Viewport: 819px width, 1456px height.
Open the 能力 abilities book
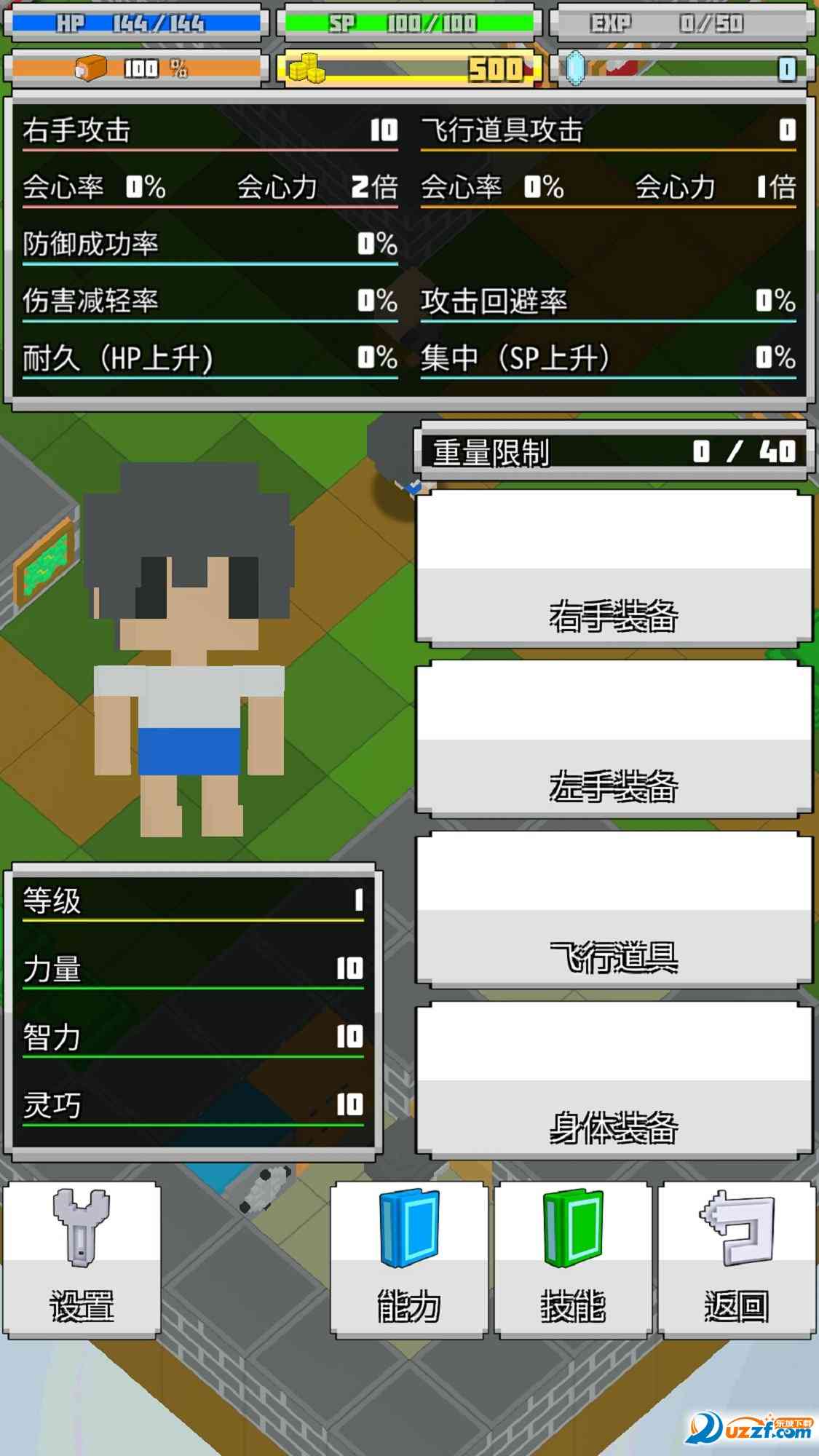pos(408,1260)
